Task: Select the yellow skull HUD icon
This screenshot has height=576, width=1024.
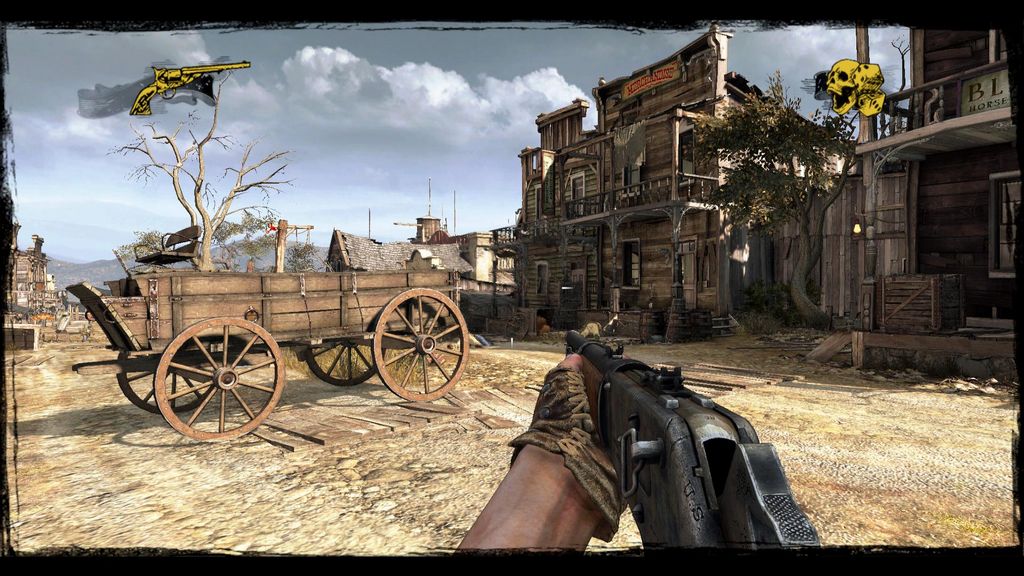Action: [x=855, y=87]
